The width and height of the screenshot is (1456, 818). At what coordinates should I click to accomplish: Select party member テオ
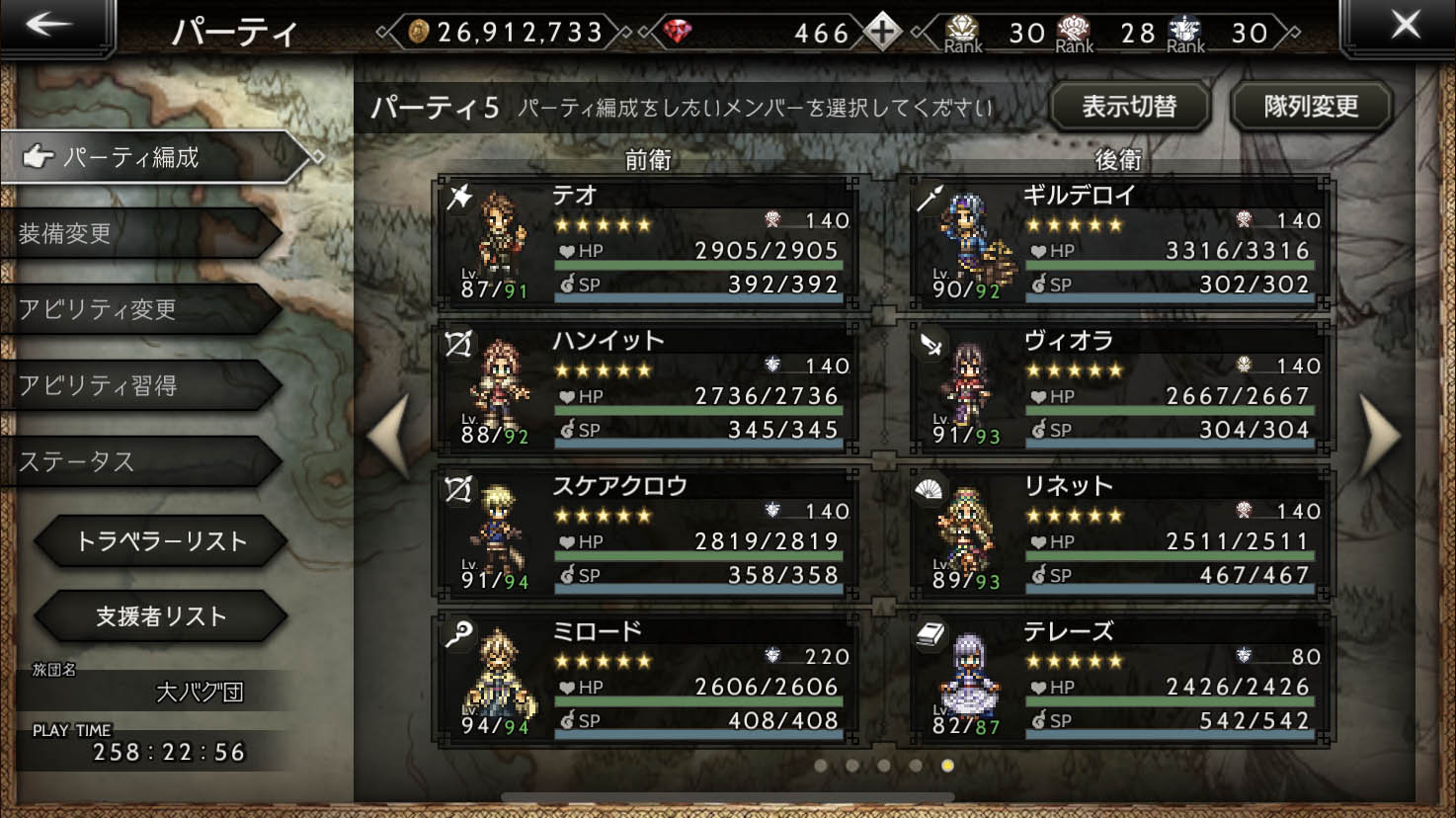pyautogui.click(x=649, y=242)
